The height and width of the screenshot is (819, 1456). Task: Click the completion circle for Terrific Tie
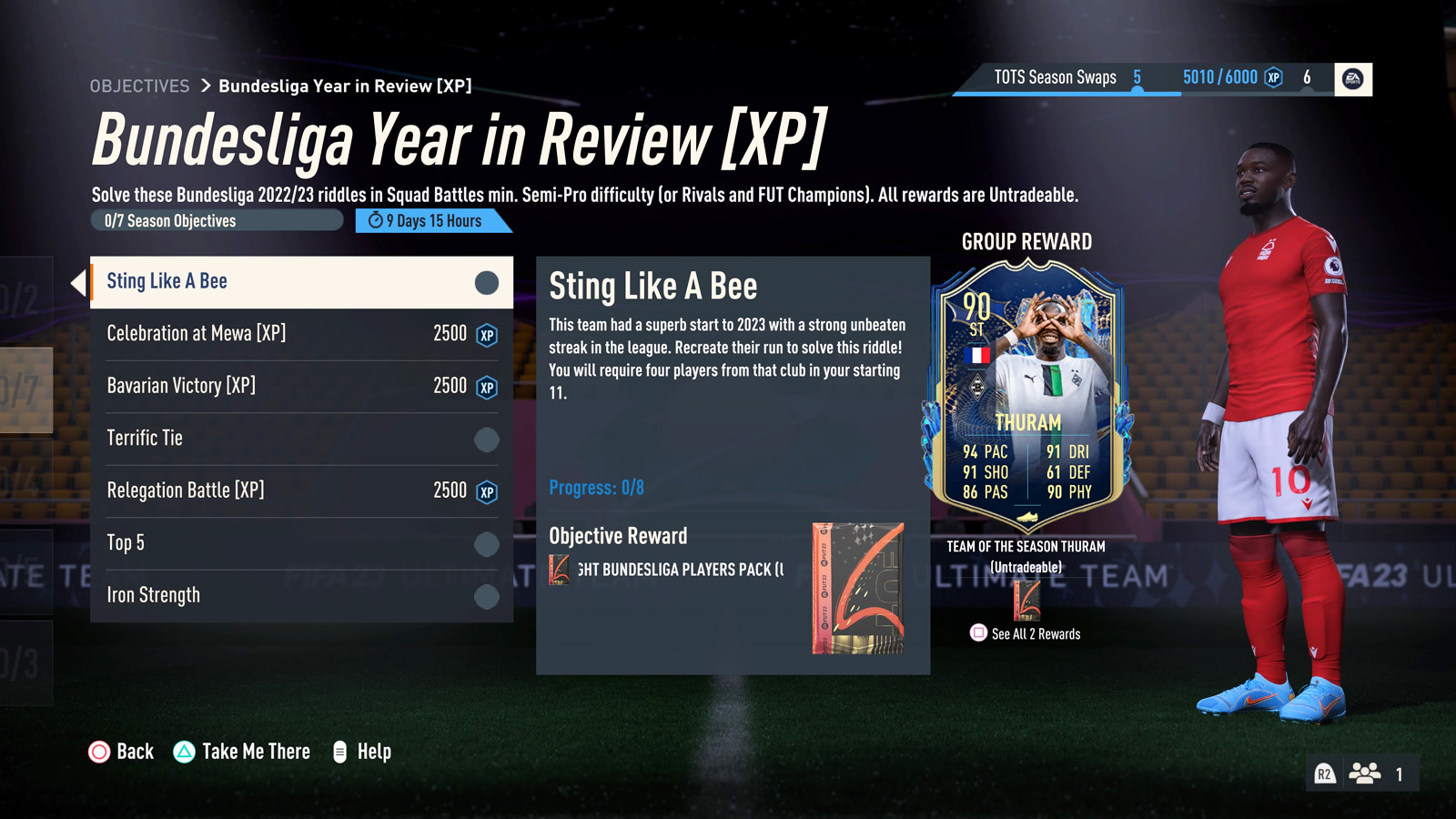click(x=485, y=439)
